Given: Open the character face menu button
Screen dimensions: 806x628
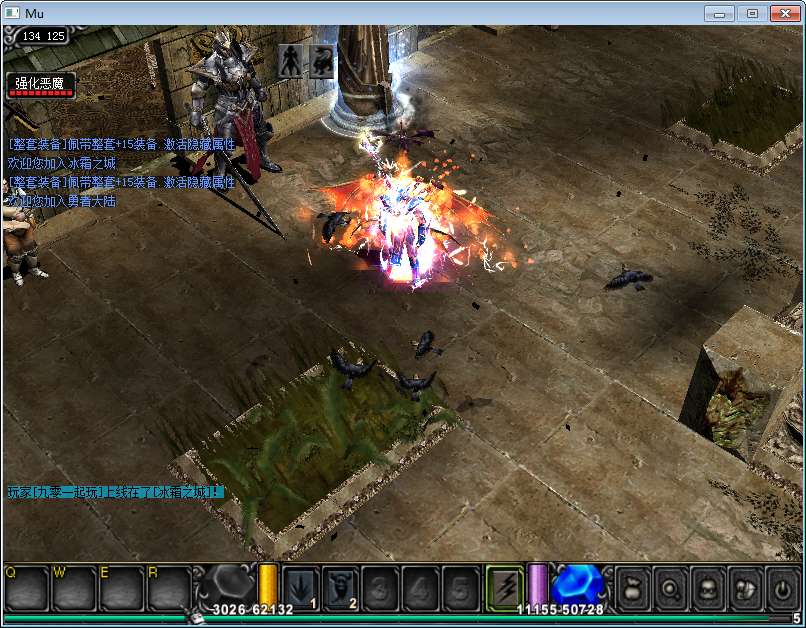Looking at the screenshot, I should coord(707,588).
